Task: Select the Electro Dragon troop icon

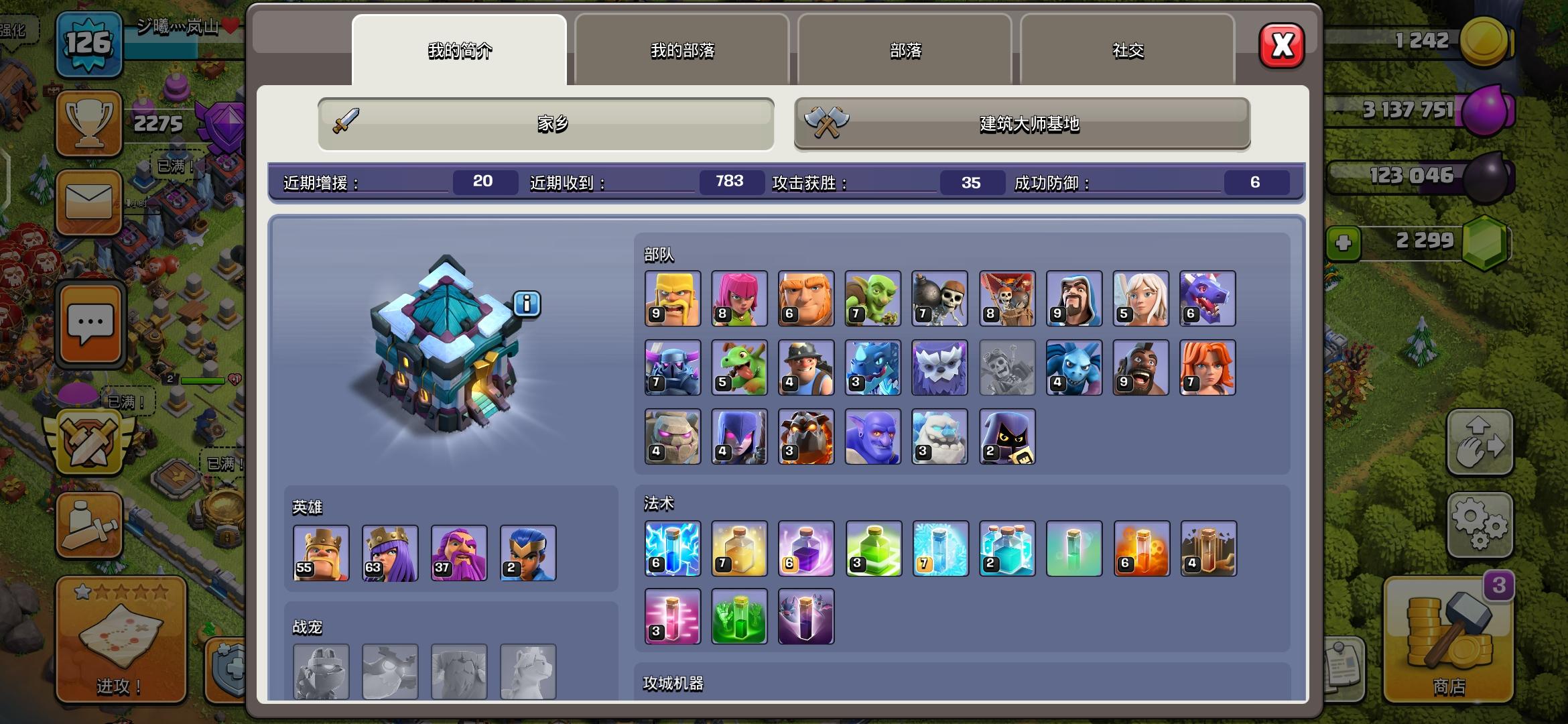Action: (x=873, y=367)
